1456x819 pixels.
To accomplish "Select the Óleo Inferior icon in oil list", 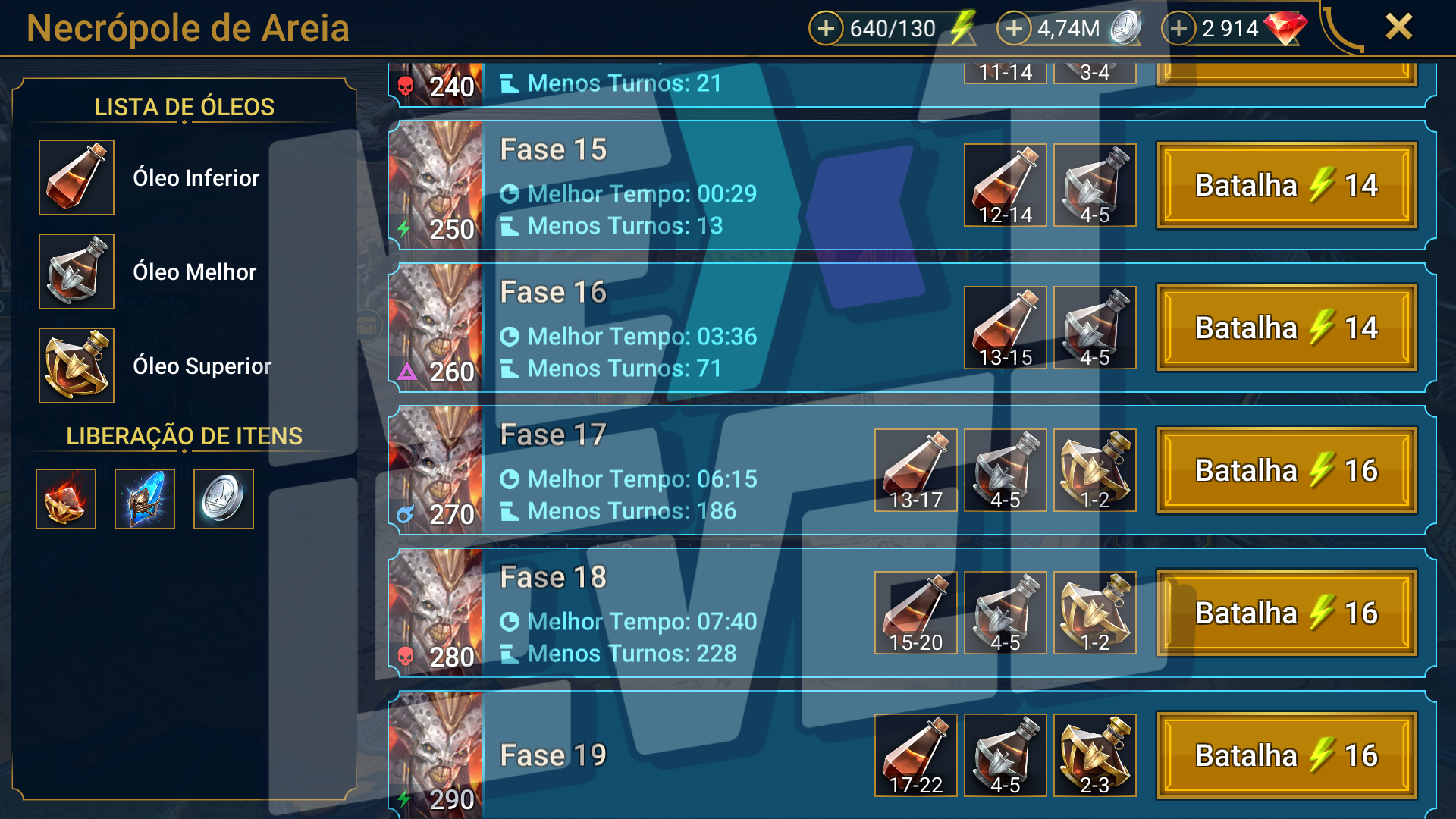I will coord(77,177).
